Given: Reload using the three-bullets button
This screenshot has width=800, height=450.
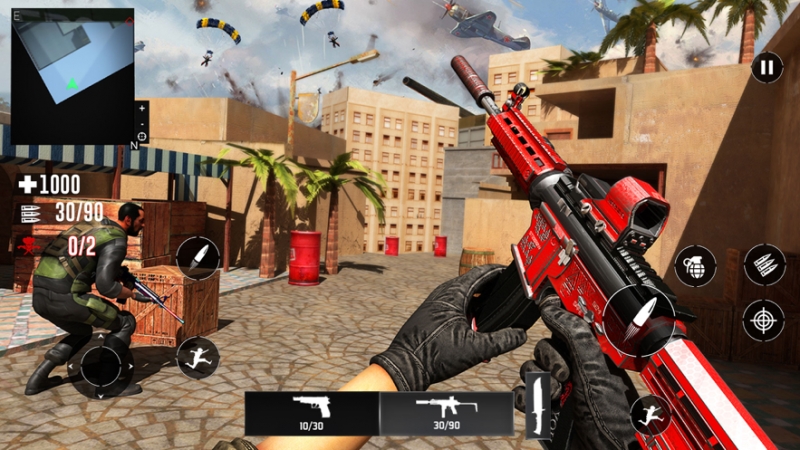Looking at the screenshot, I should (x=765, y=264).
